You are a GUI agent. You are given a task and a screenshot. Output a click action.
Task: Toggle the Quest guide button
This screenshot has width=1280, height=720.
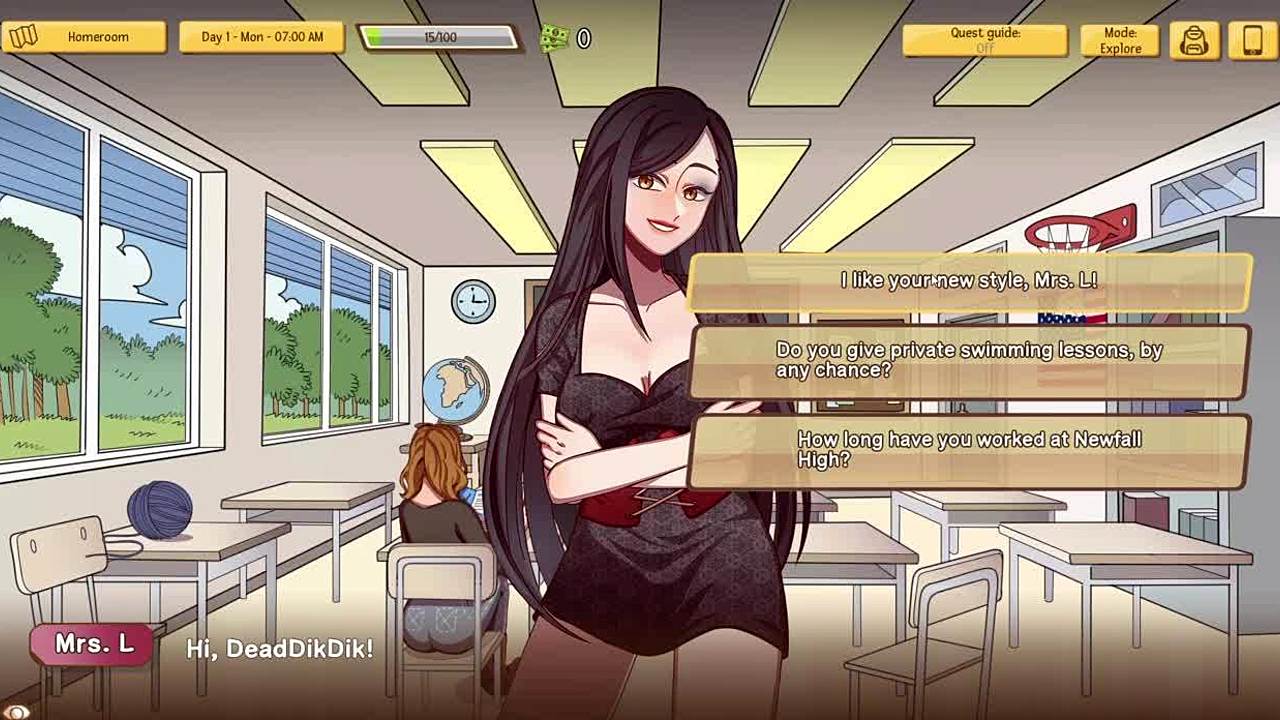(985, 40)
